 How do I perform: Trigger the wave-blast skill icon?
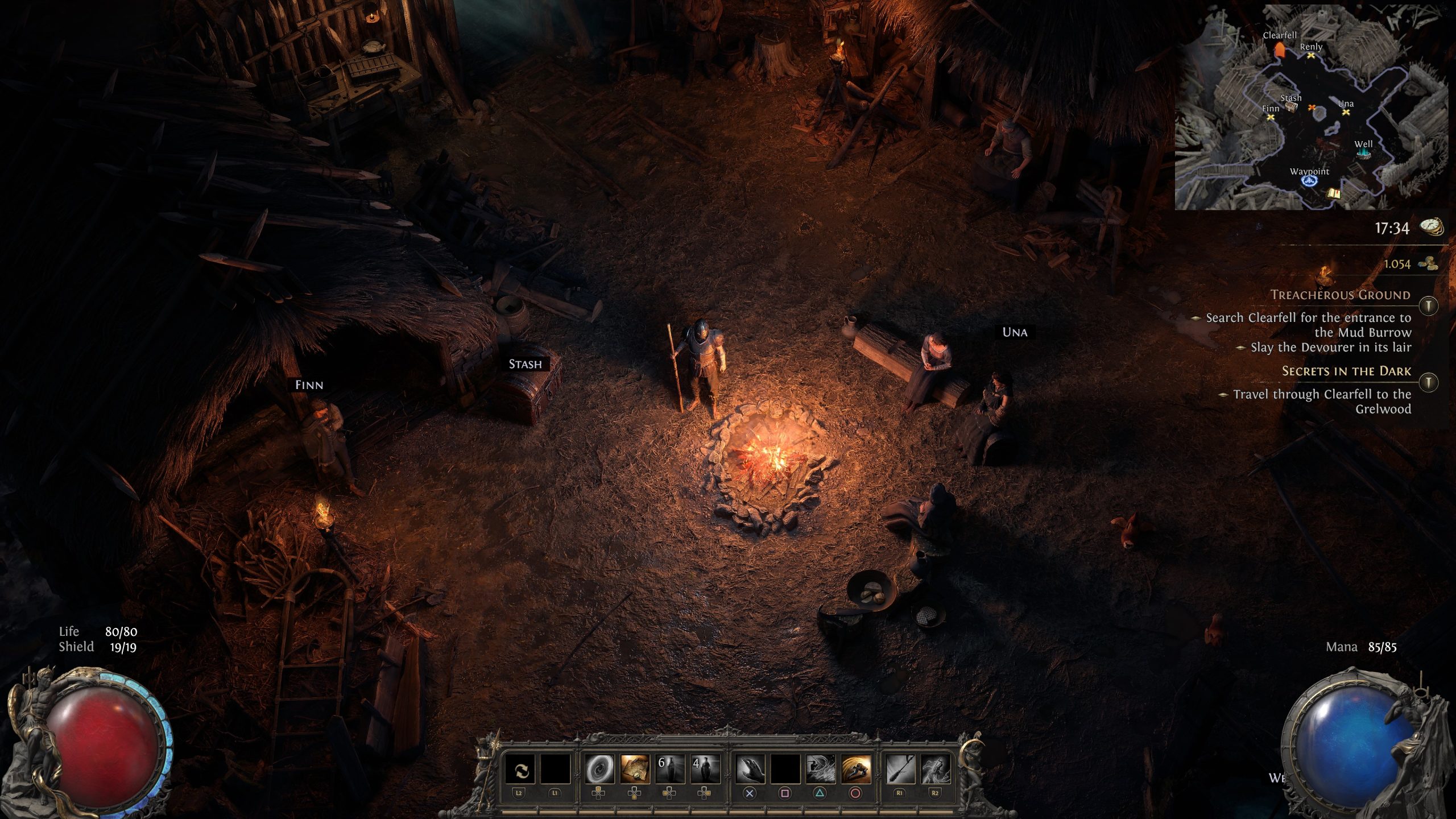(x=820, y=770)
